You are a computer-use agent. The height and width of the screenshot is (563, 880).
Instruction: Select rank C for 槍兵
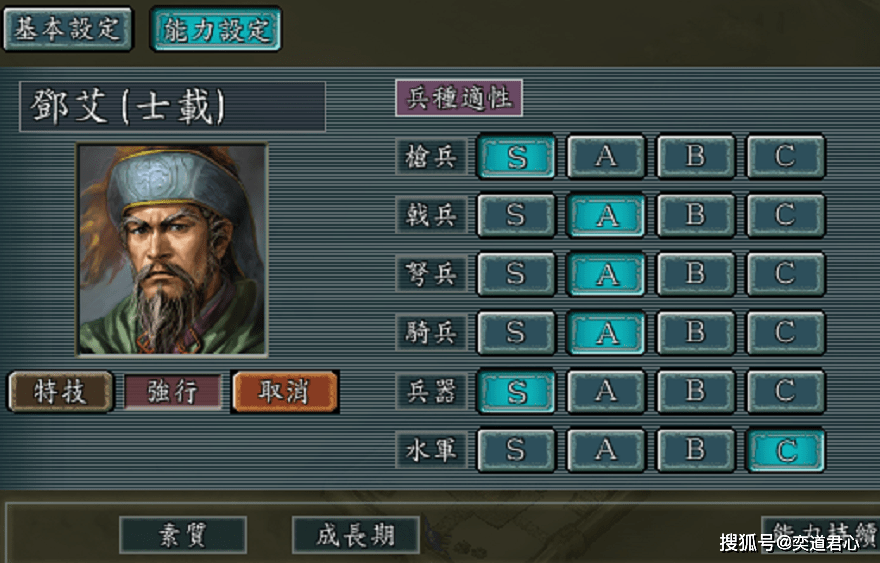point(785,157)
